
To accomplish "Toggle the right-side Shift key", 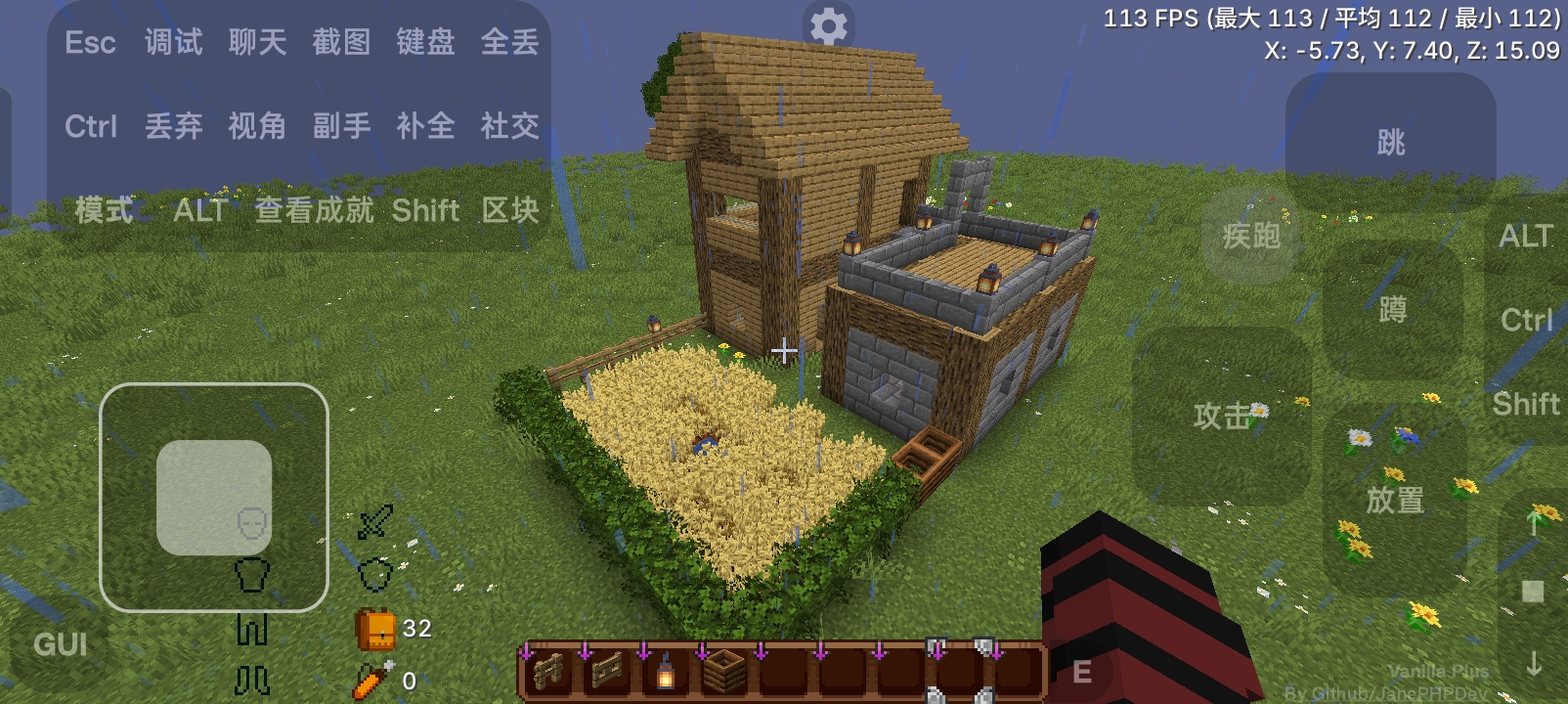I will click(x=1525, y=403).
